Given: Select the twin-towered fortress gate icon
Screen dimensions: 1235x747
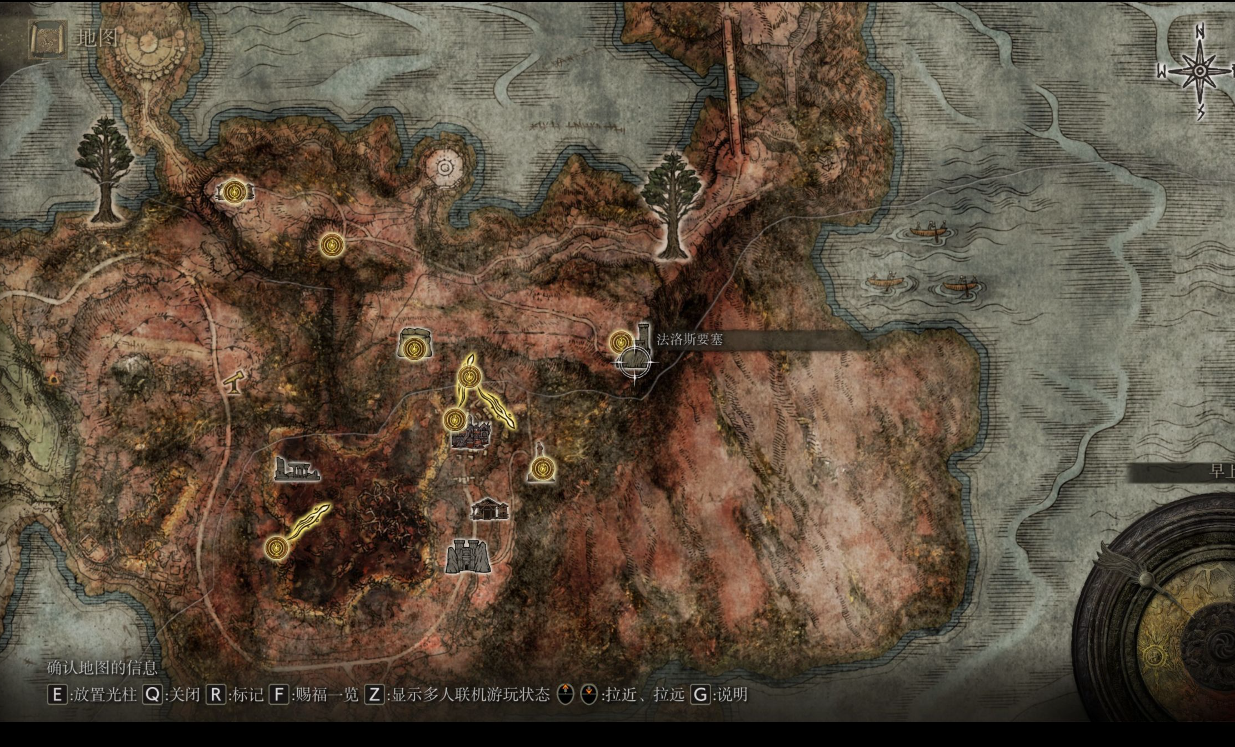Looking at the screenshot, I should [468, 557].
